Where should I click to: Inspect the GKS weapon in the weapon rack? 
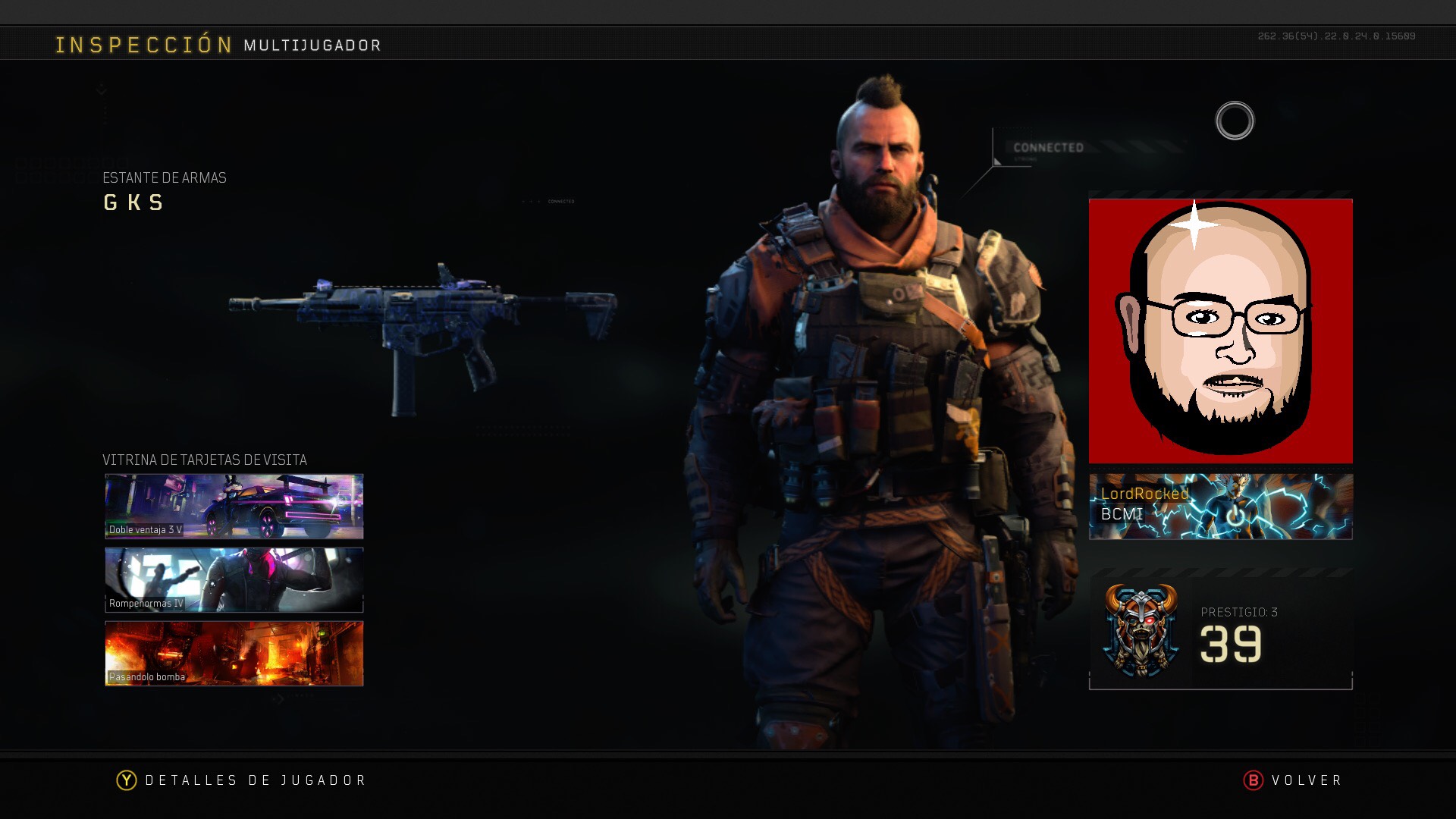423,334
